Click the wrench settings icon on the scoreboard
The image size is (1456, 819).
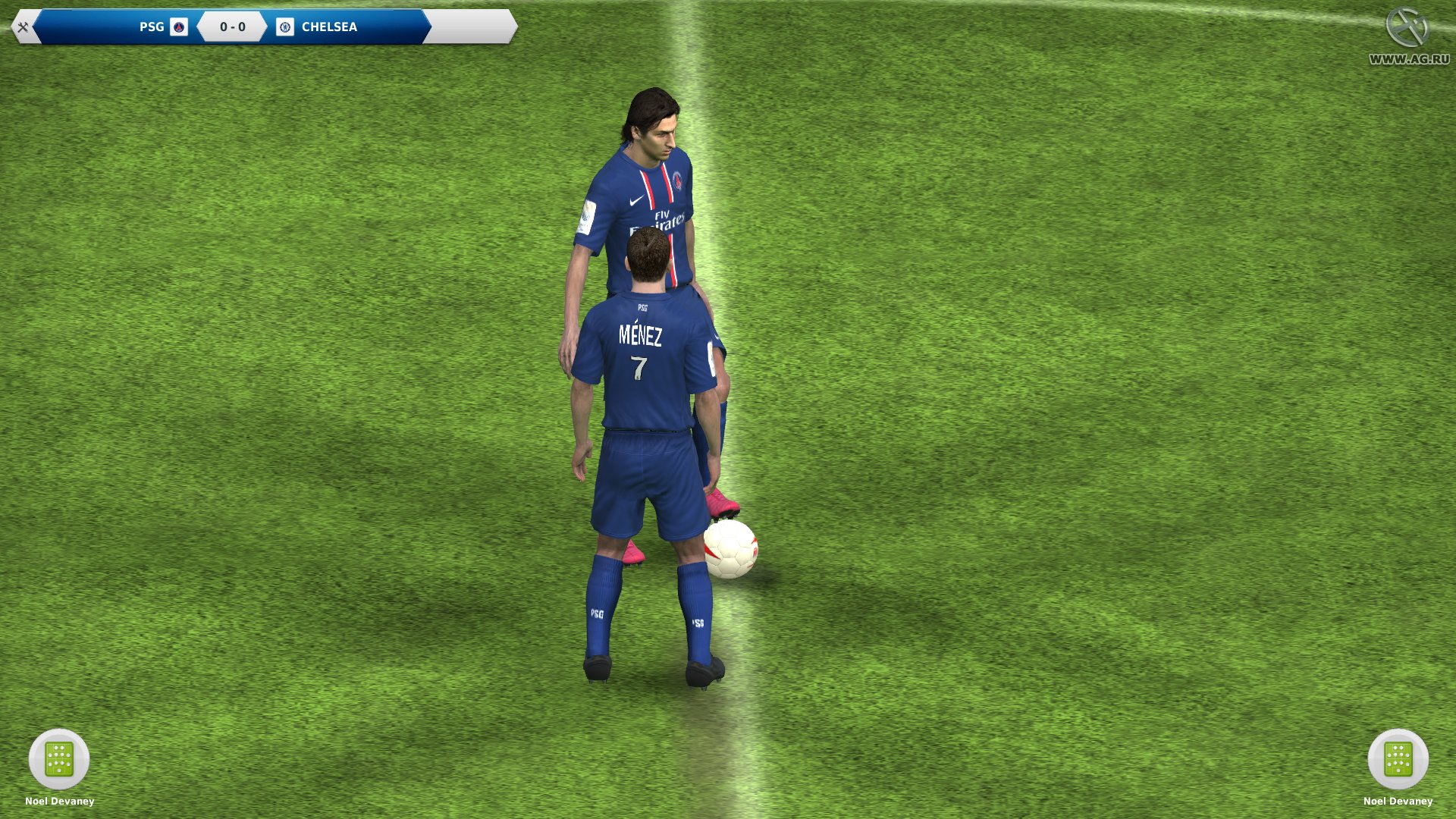[23, 28]
